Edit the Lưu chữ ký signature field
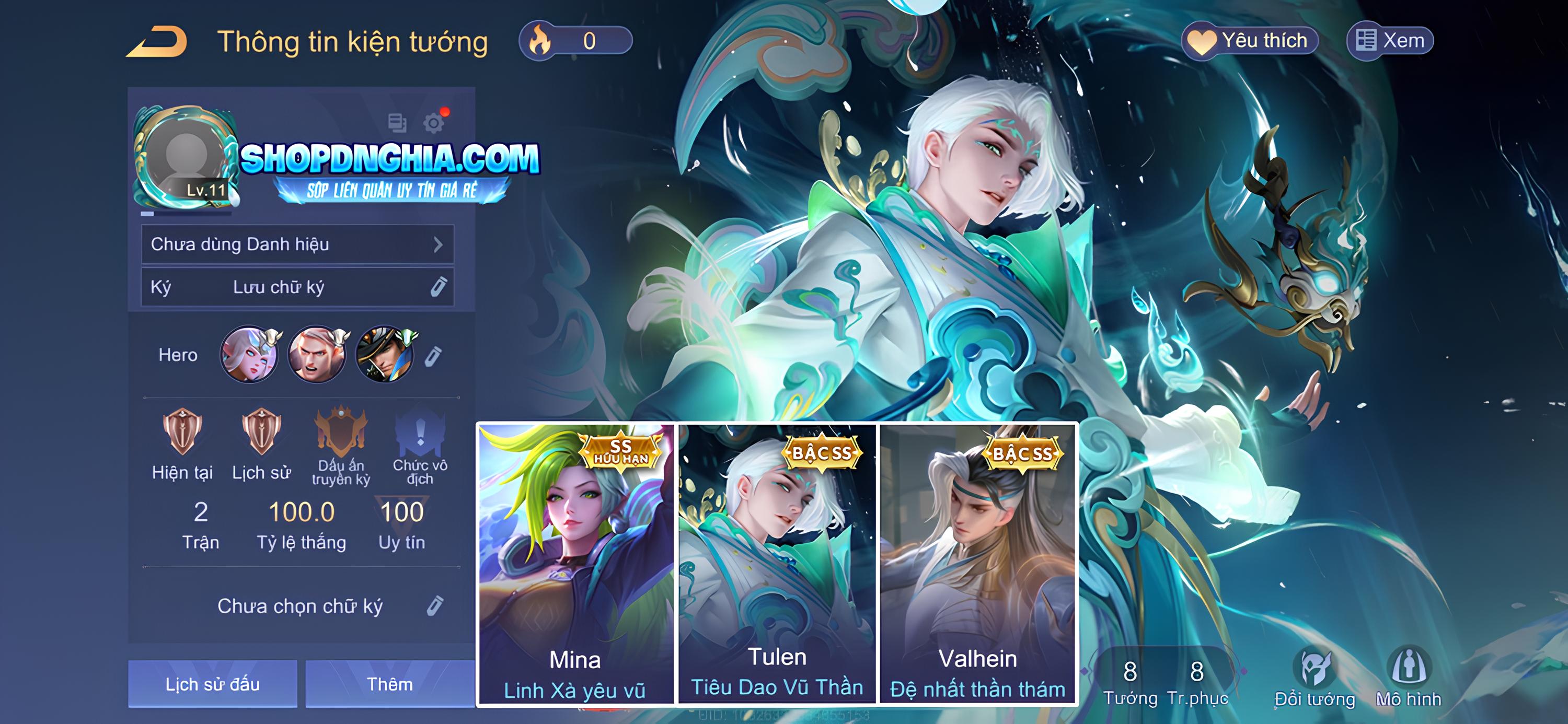The image size is (1568, 724). point(297,287)
